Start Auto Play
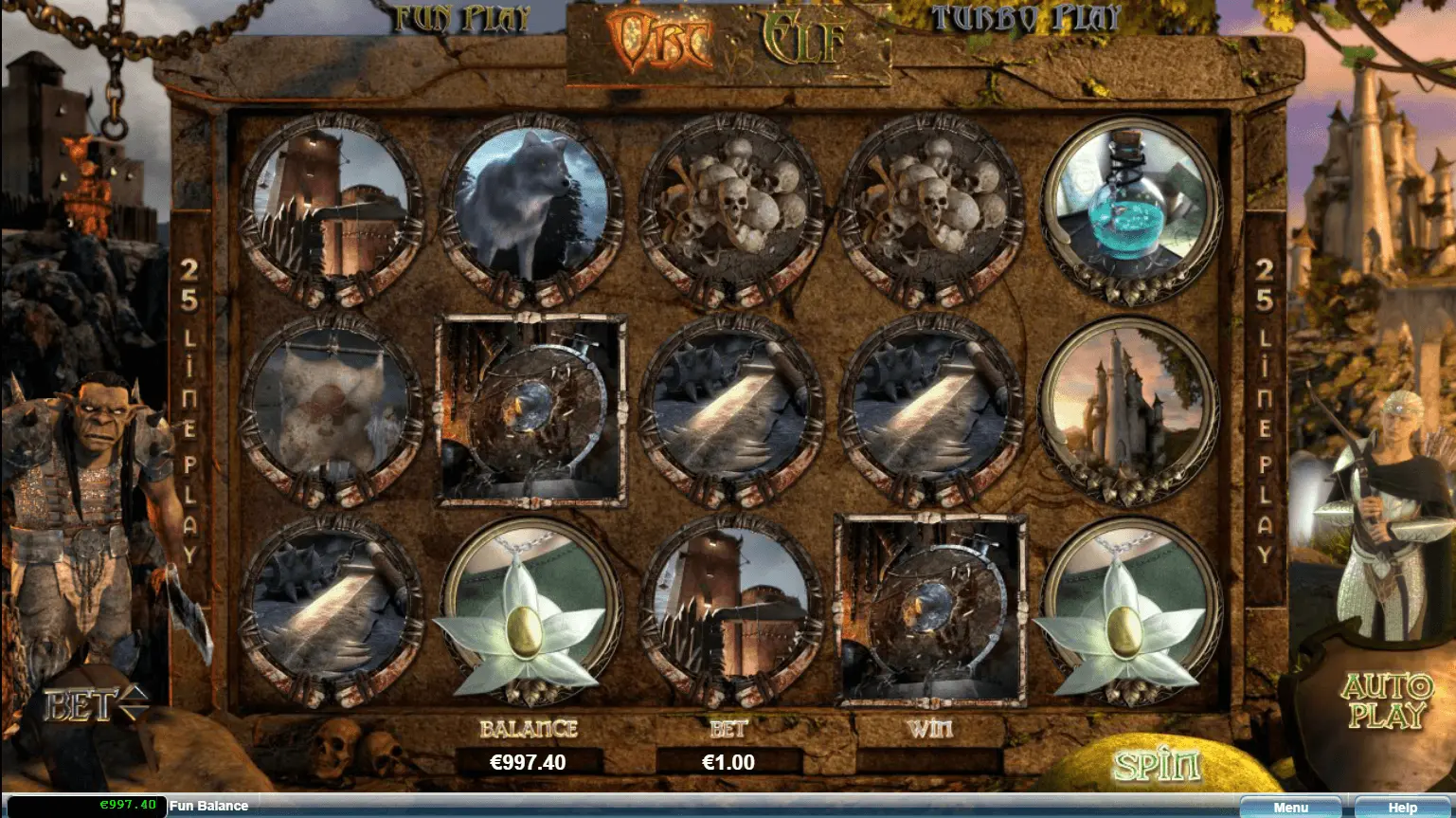The height and width of the screenshot is (818, 1456). tap(1387, 701)
